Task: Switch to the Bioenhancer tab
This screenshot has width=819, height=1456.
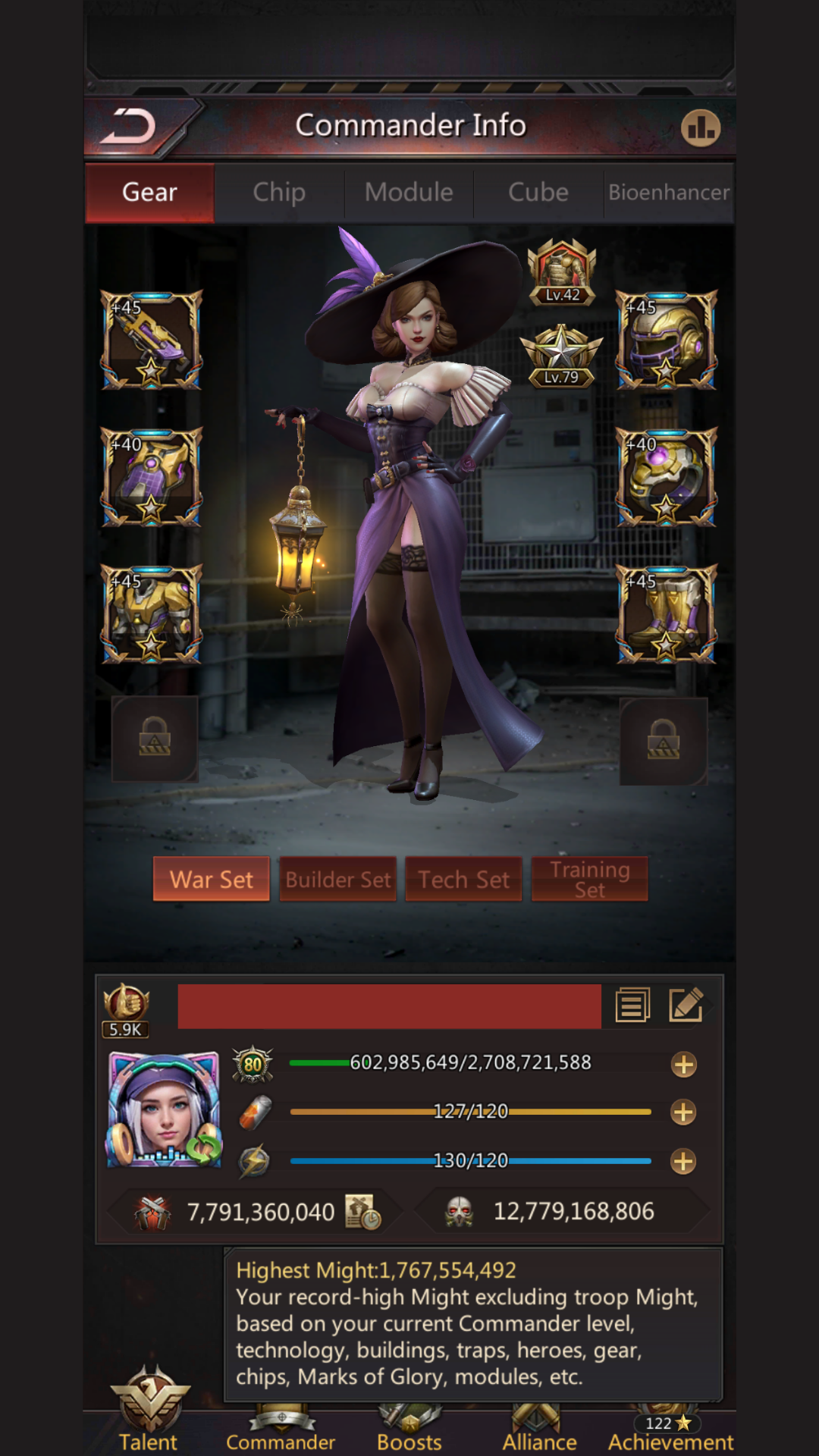Action: (x=669, y=193)
